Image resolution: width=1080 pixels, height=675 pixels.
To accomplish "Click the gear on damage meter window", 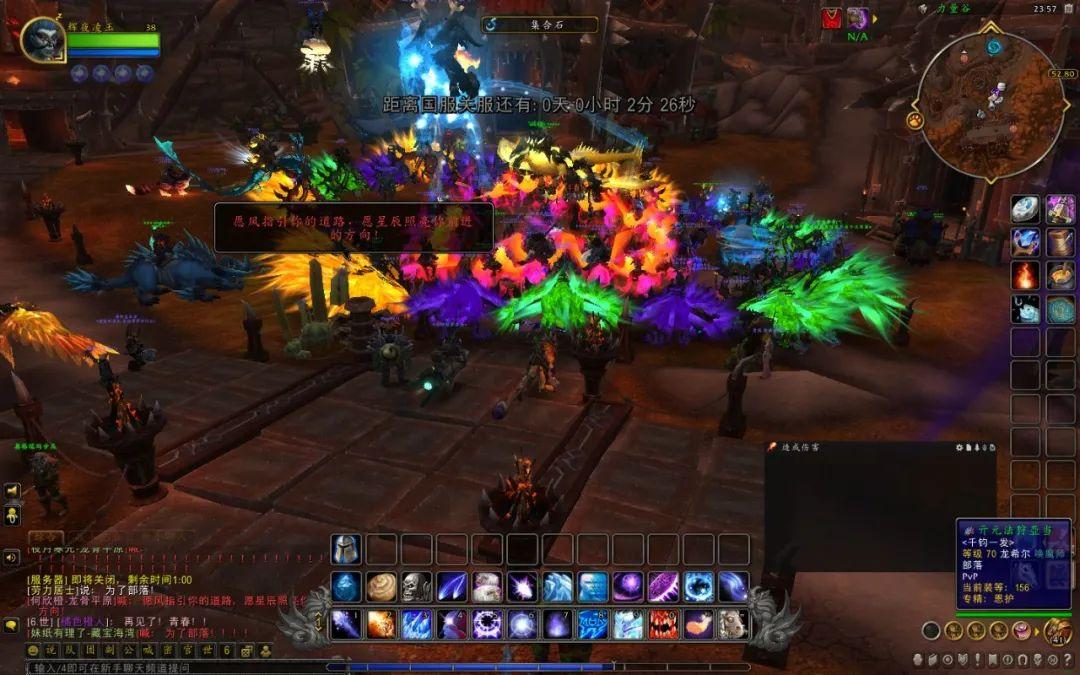I will (x=961, y=447).
